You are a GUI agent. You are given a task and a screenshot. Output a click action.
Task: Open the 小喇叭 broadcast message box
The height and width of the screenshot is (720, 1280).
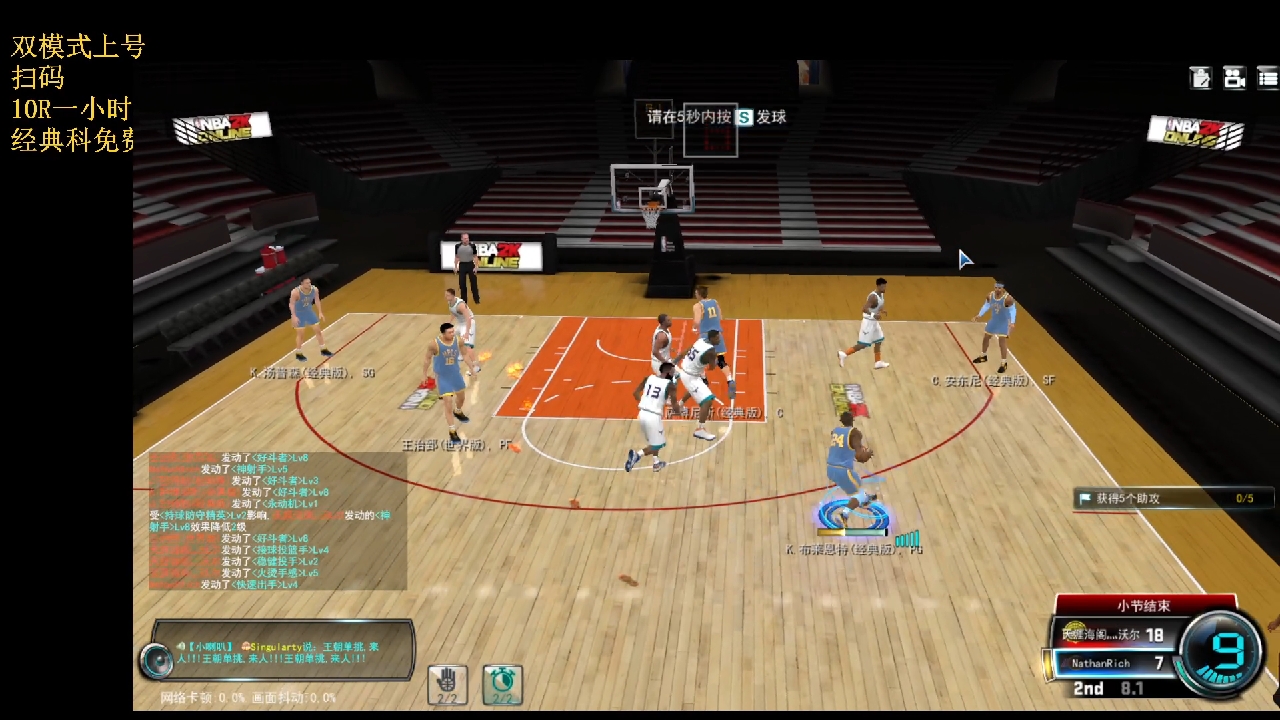[x=290, y=652]
